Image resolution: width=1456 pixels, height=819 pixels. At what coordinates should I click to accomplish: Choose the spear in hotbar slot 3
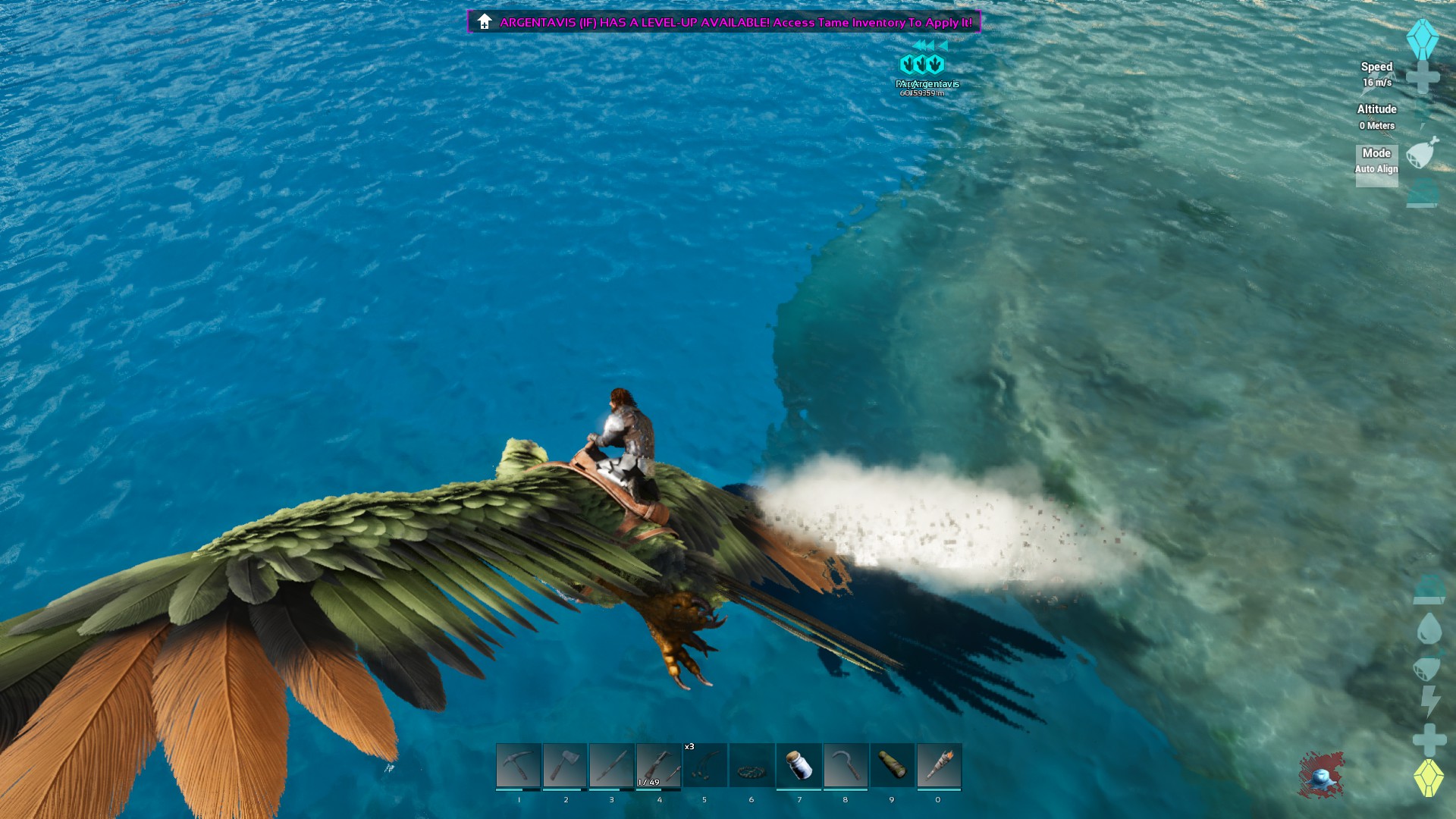612,765
